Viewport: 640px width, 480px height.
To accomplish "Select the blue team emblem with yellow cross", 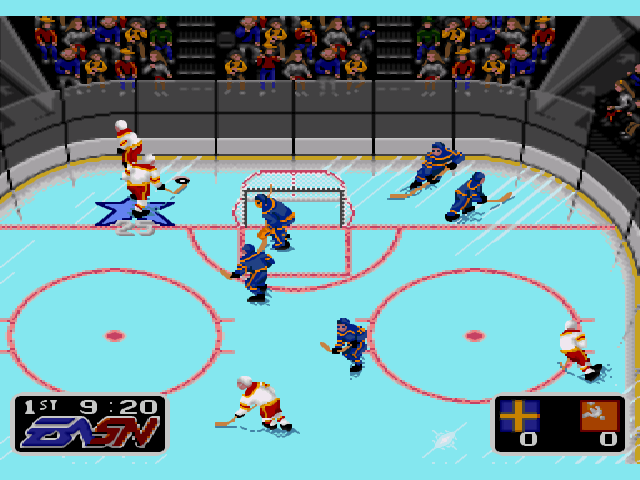I will click(519, 415).
